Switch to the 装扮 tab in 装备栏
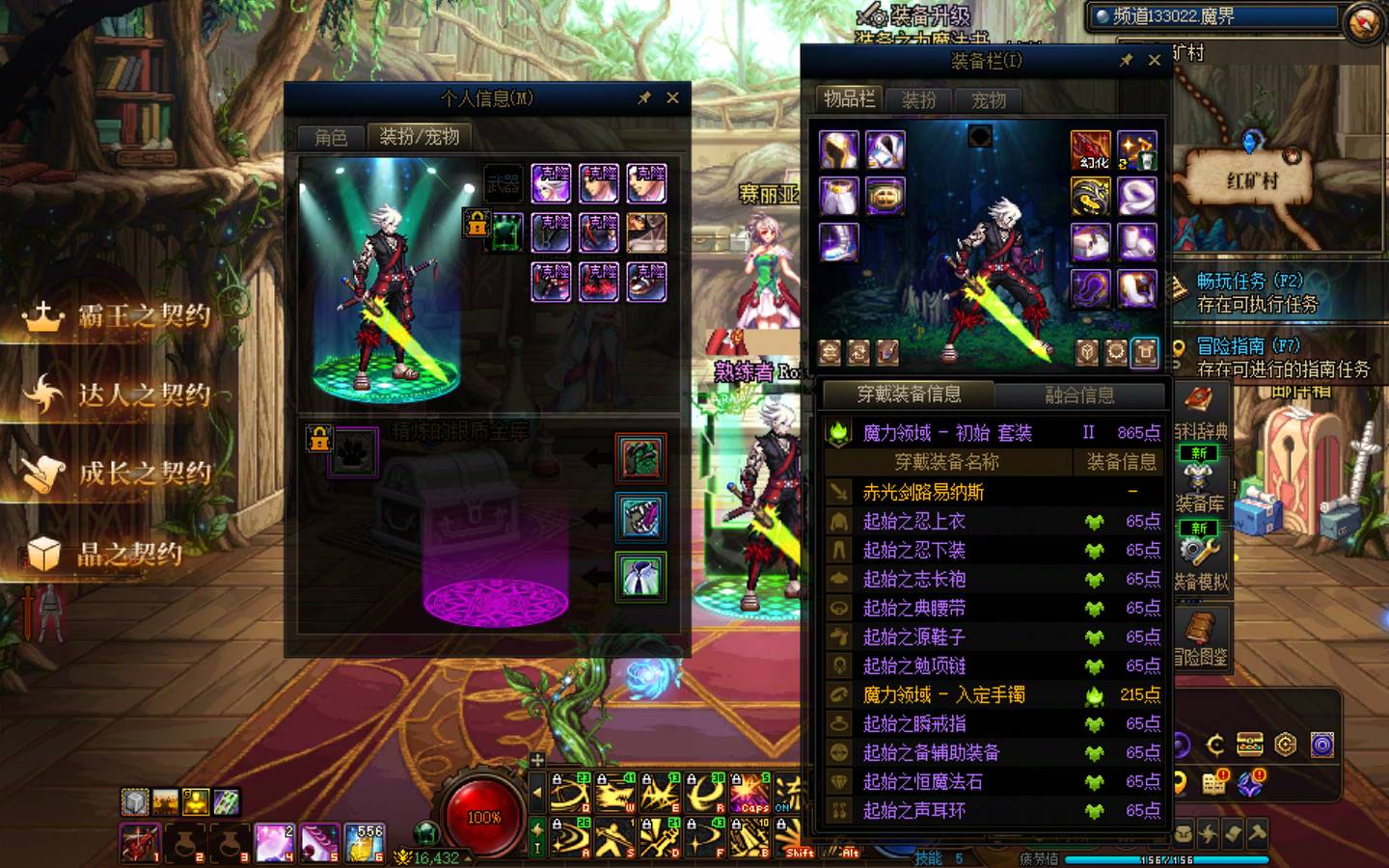This screenshot has height=868, width=1389. coord(918,99)
